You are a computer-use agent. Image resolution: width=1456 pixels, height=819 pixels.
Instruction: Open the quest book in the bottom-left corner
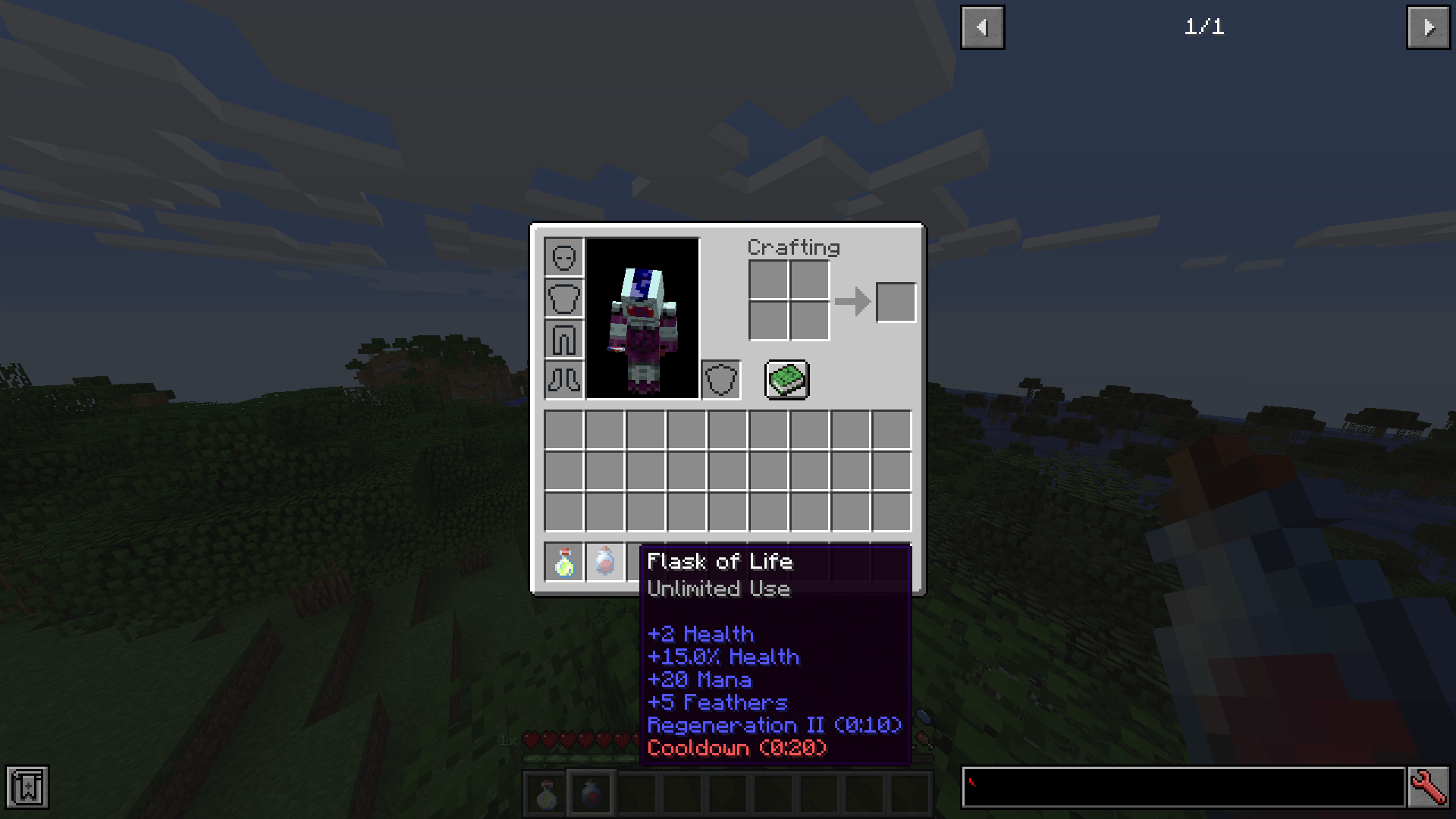tap(28, 789)
